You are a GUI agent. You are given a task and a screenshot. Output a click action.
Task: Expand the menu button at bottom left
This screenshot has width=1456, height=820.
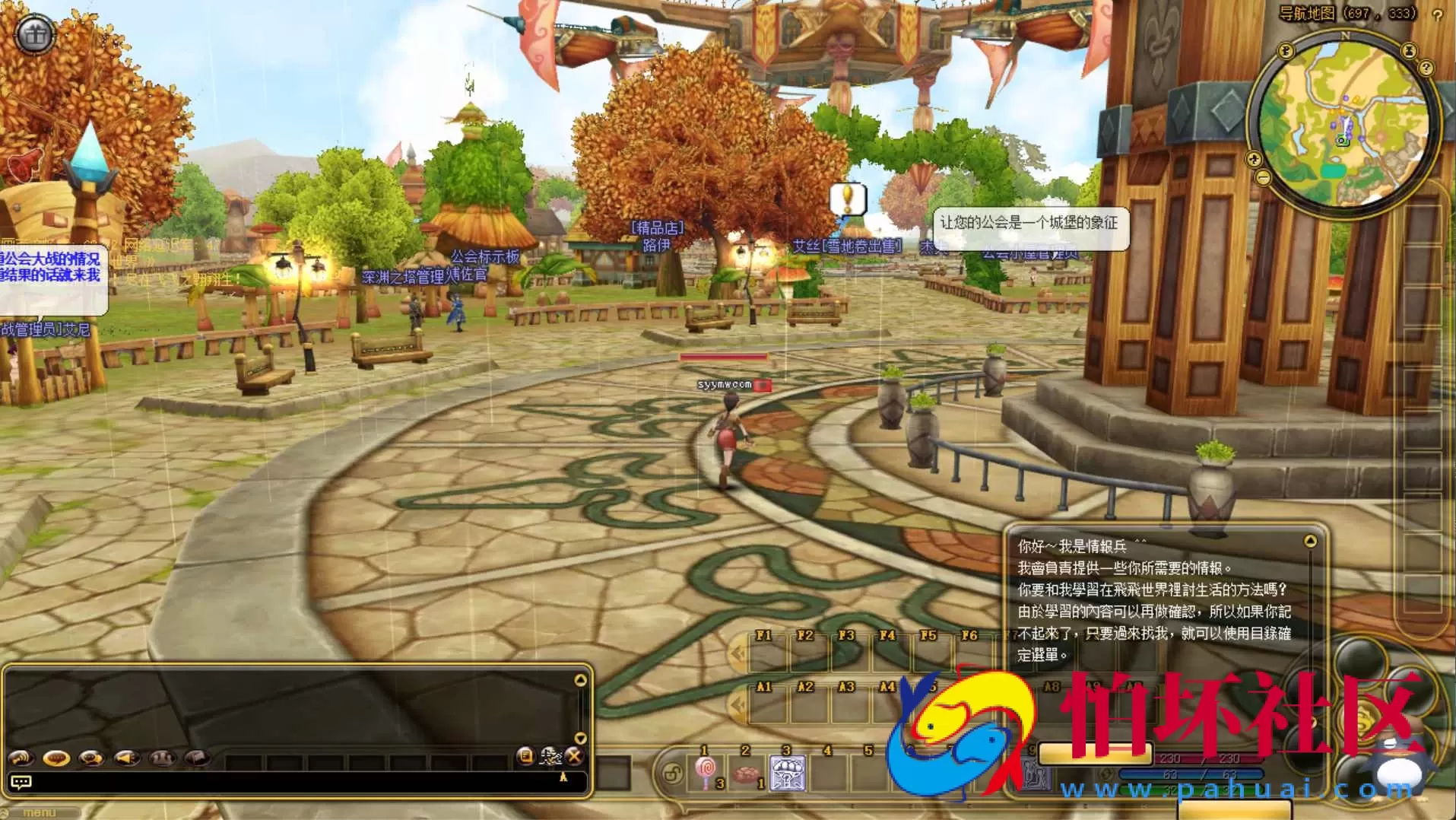point(38,812)
